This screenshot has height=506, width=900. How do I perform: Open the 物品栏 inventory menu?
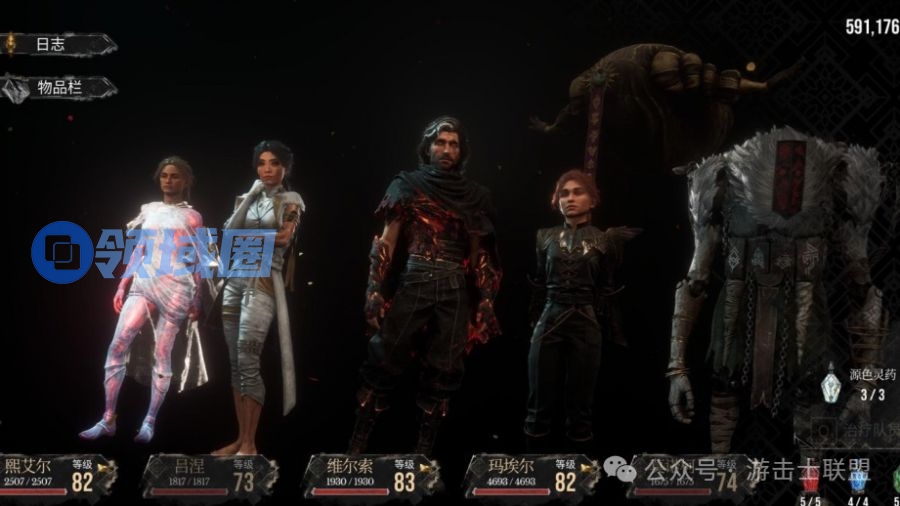(58, 88)
